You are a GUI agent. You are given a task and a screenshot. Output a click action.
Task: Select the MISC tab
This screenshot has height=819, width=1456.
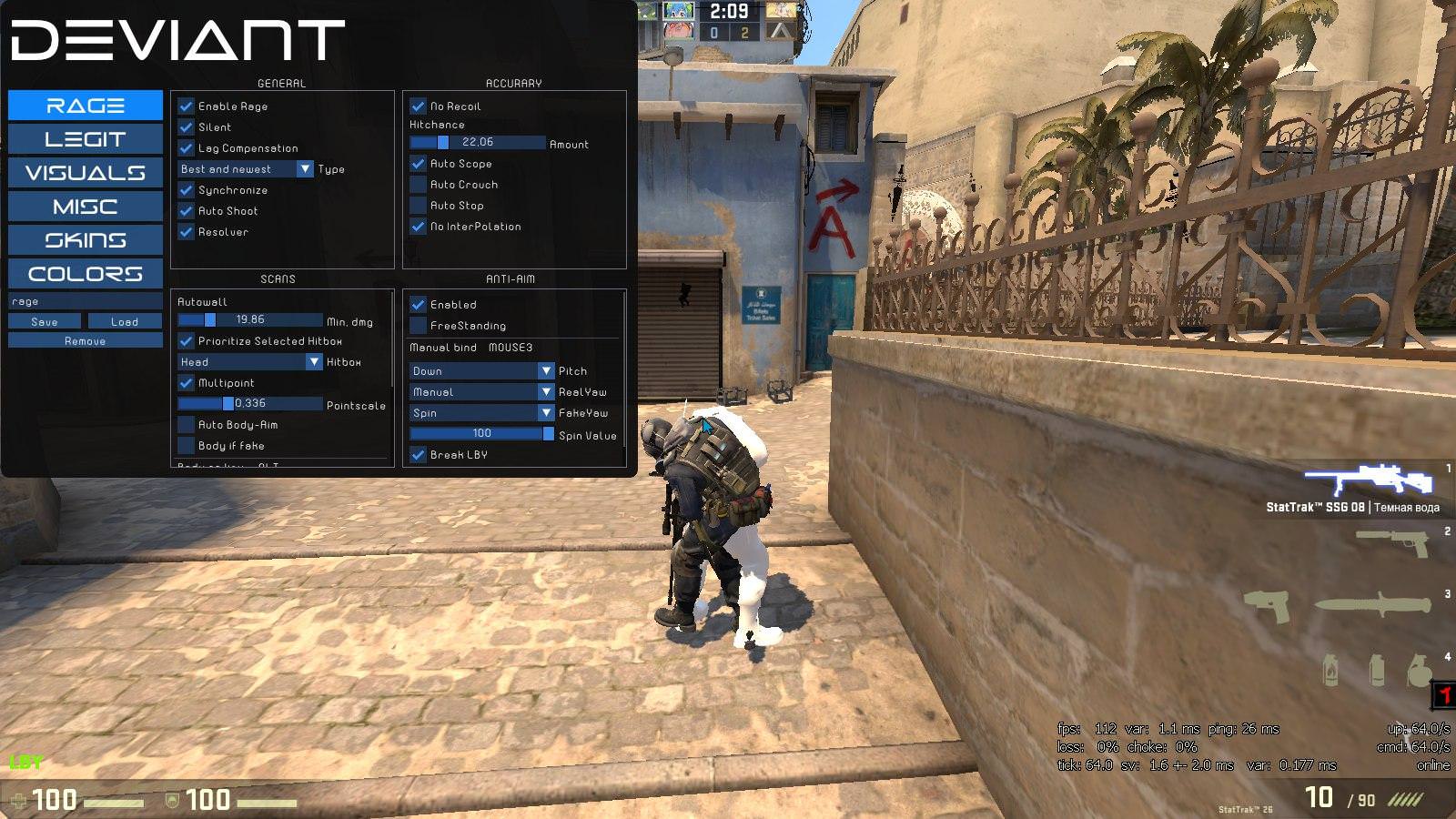tap(86, 207)
